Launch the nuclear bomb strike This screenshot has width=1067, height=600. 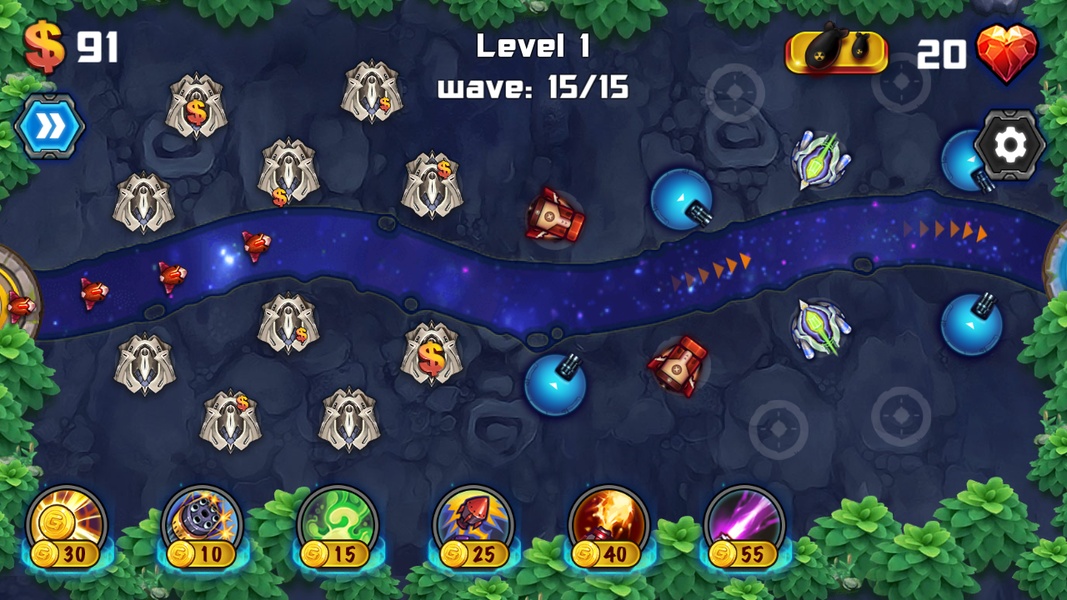[x=836, y=52]
